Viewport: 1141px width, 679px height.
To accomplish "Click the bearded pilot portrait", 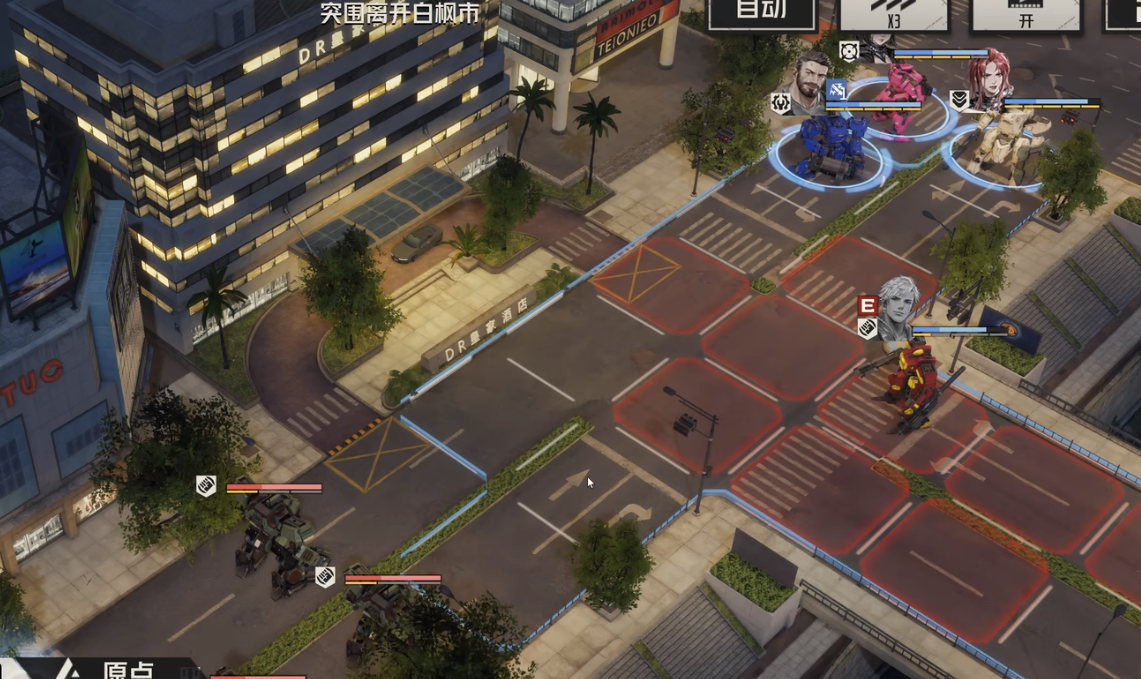I will pyautogui.click(x=811, y=83).
